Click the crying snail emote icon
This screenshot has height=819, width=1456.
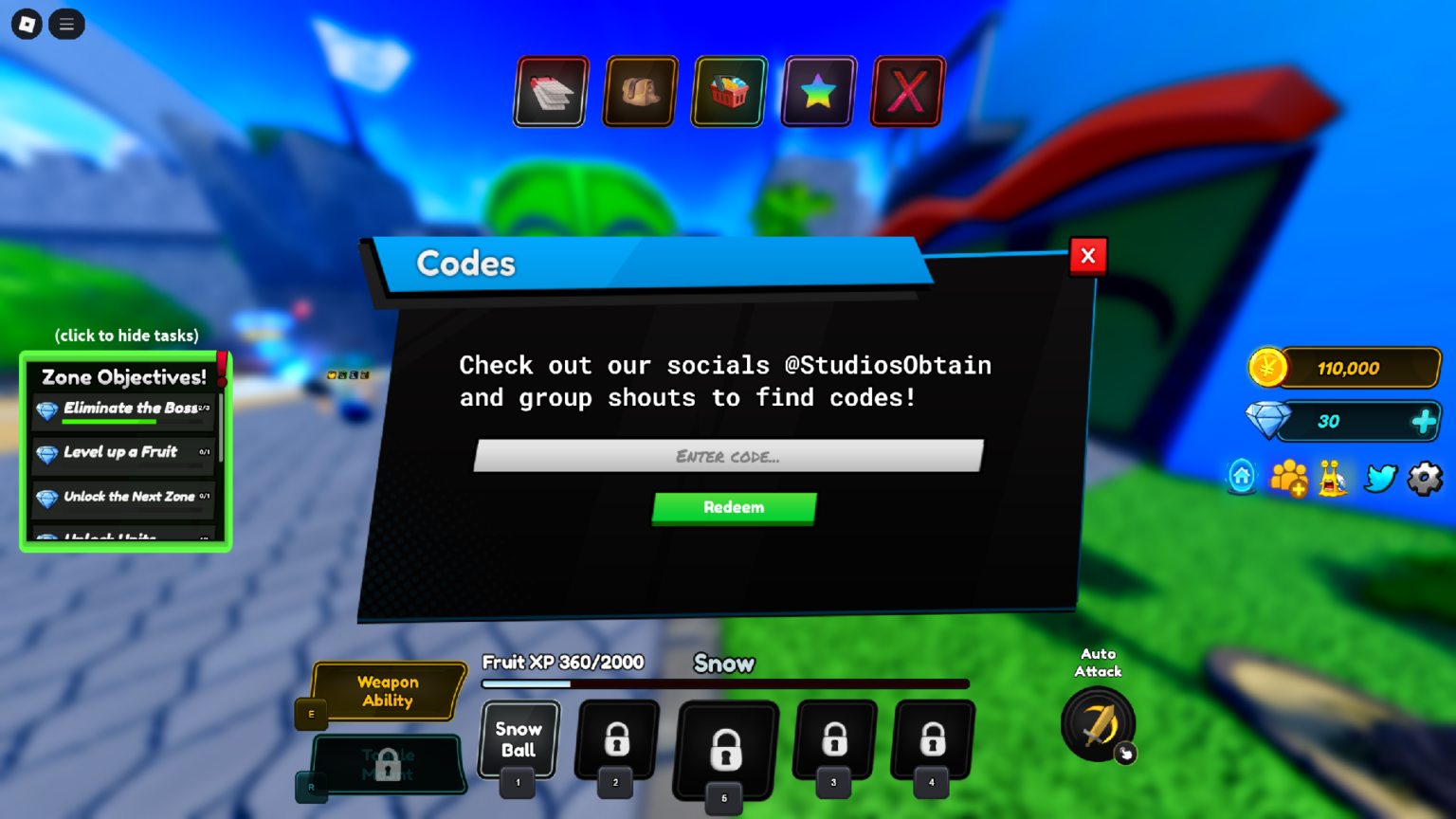pyautogui.click(x=1333, y=479)
